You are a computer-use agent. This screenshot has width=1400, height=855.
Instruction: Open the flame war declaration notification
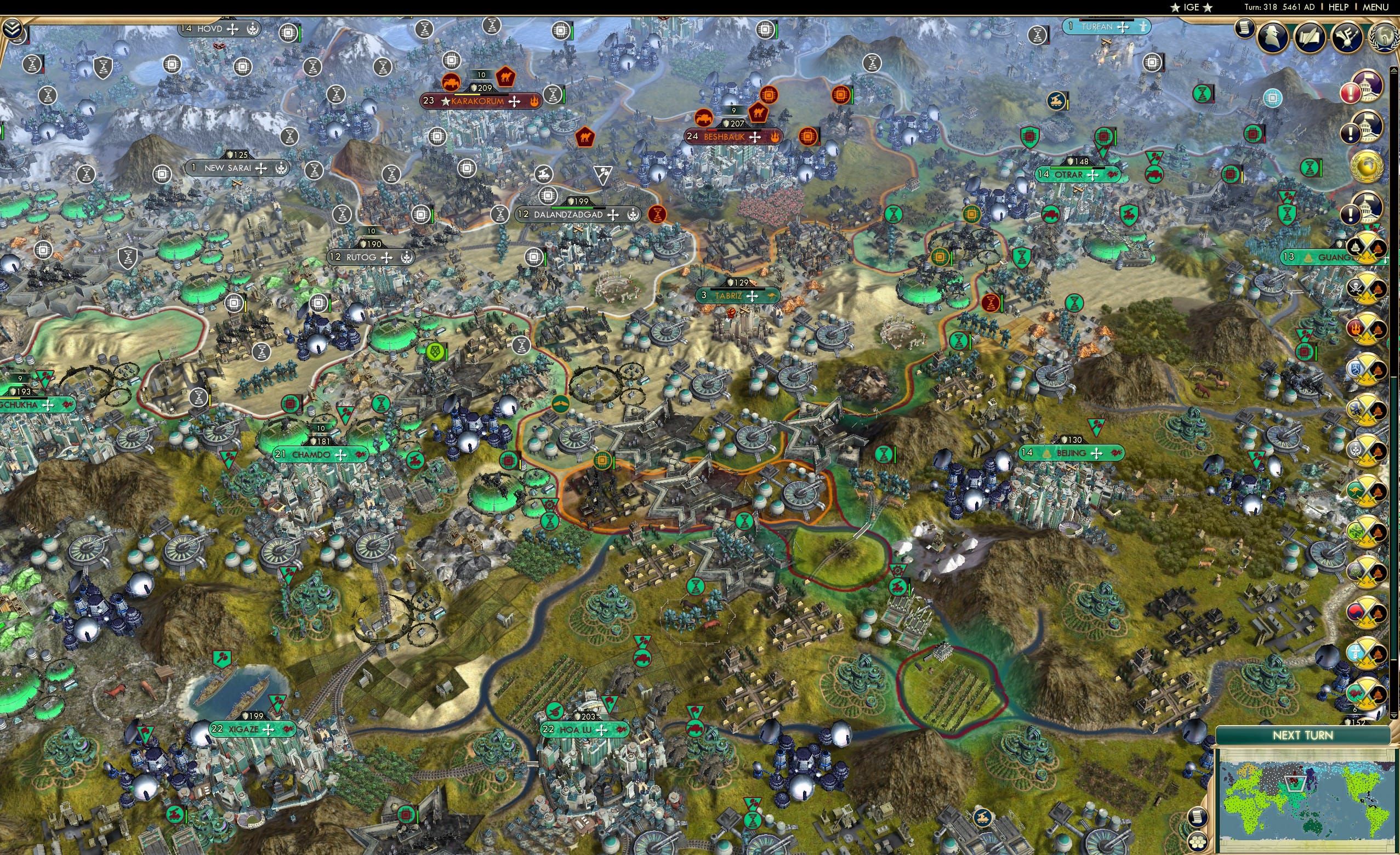tap(1368, 329)
